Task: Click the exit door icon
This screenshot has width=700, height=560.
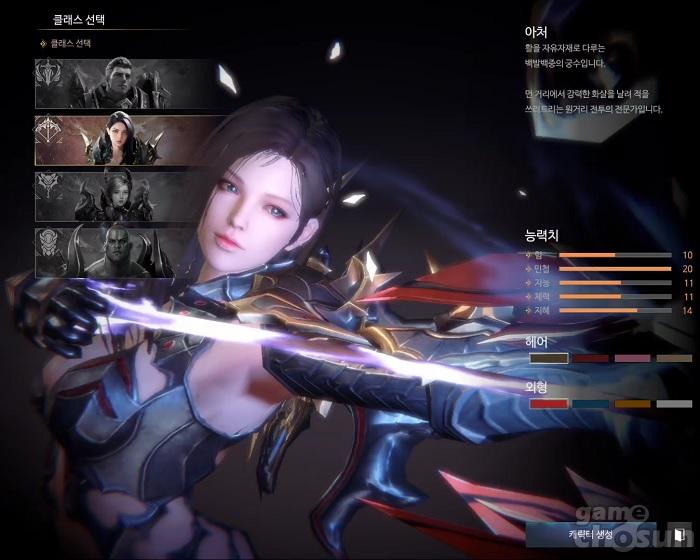Action: tap(680, 535)
